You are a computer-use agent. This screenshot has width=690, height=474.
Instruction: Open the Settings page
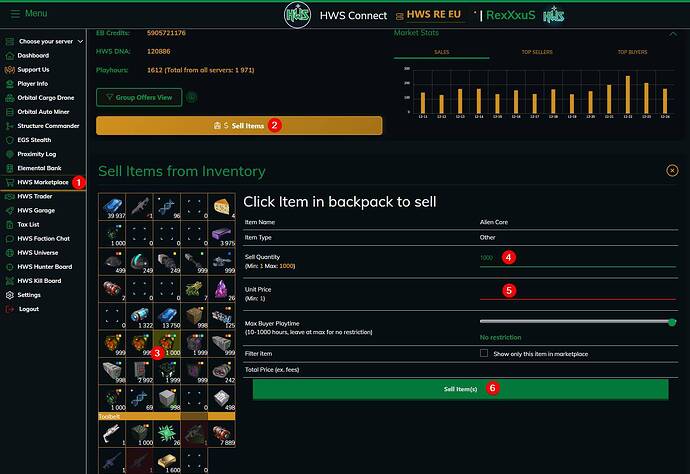click(x=29, y=295)
